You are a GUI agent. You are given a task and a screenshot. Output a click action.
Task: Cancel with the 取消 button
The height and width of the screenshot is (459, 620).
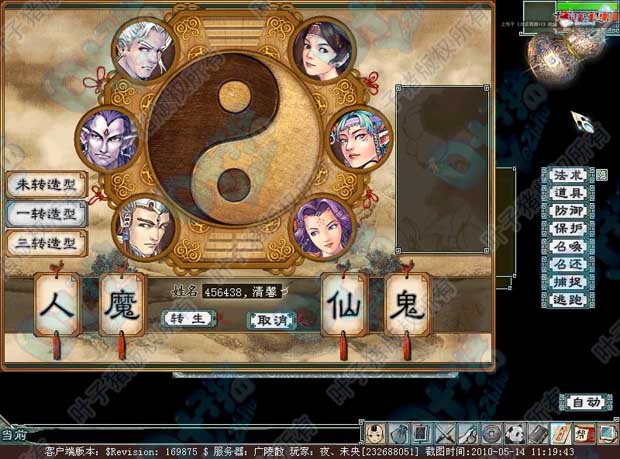[x=272, y=320]
